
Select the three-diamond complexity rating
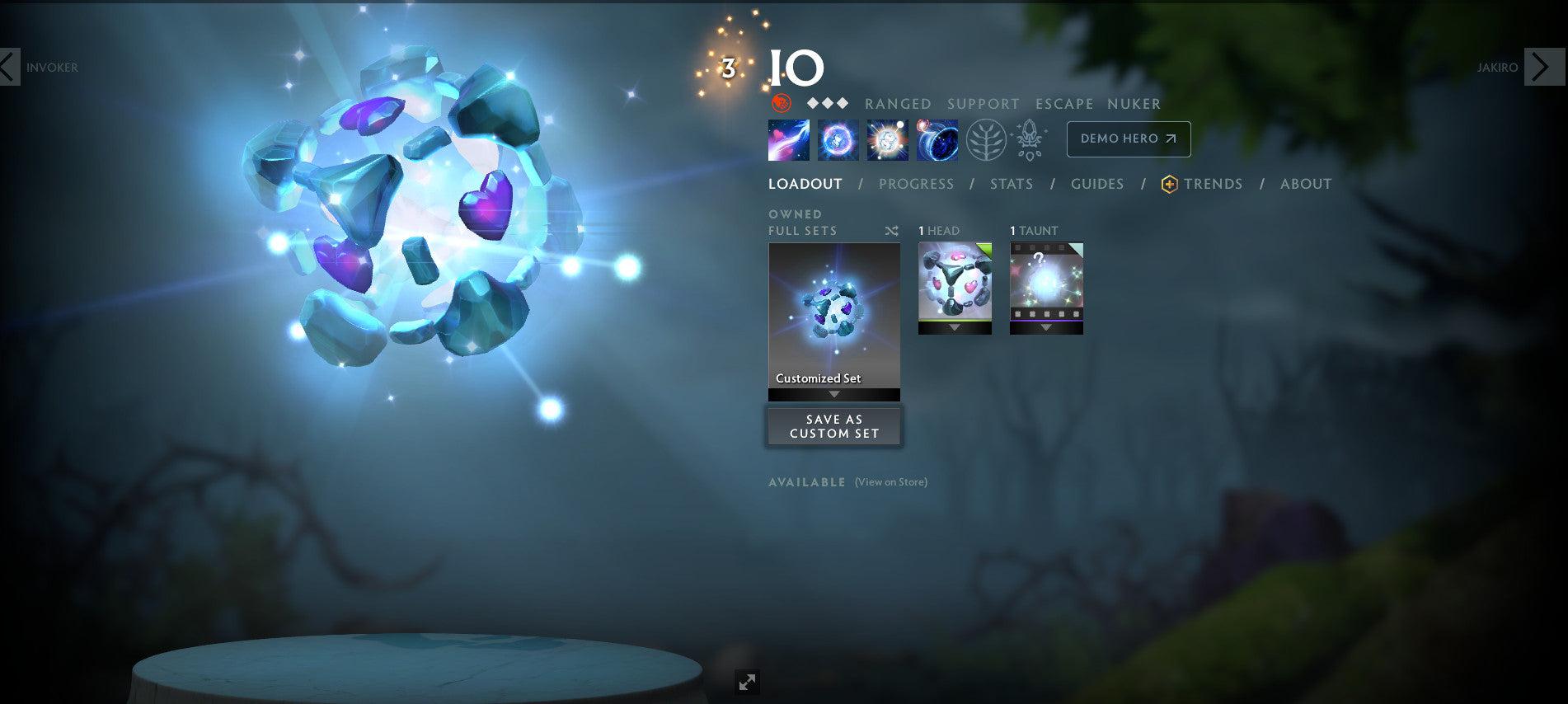click(827, 104)
